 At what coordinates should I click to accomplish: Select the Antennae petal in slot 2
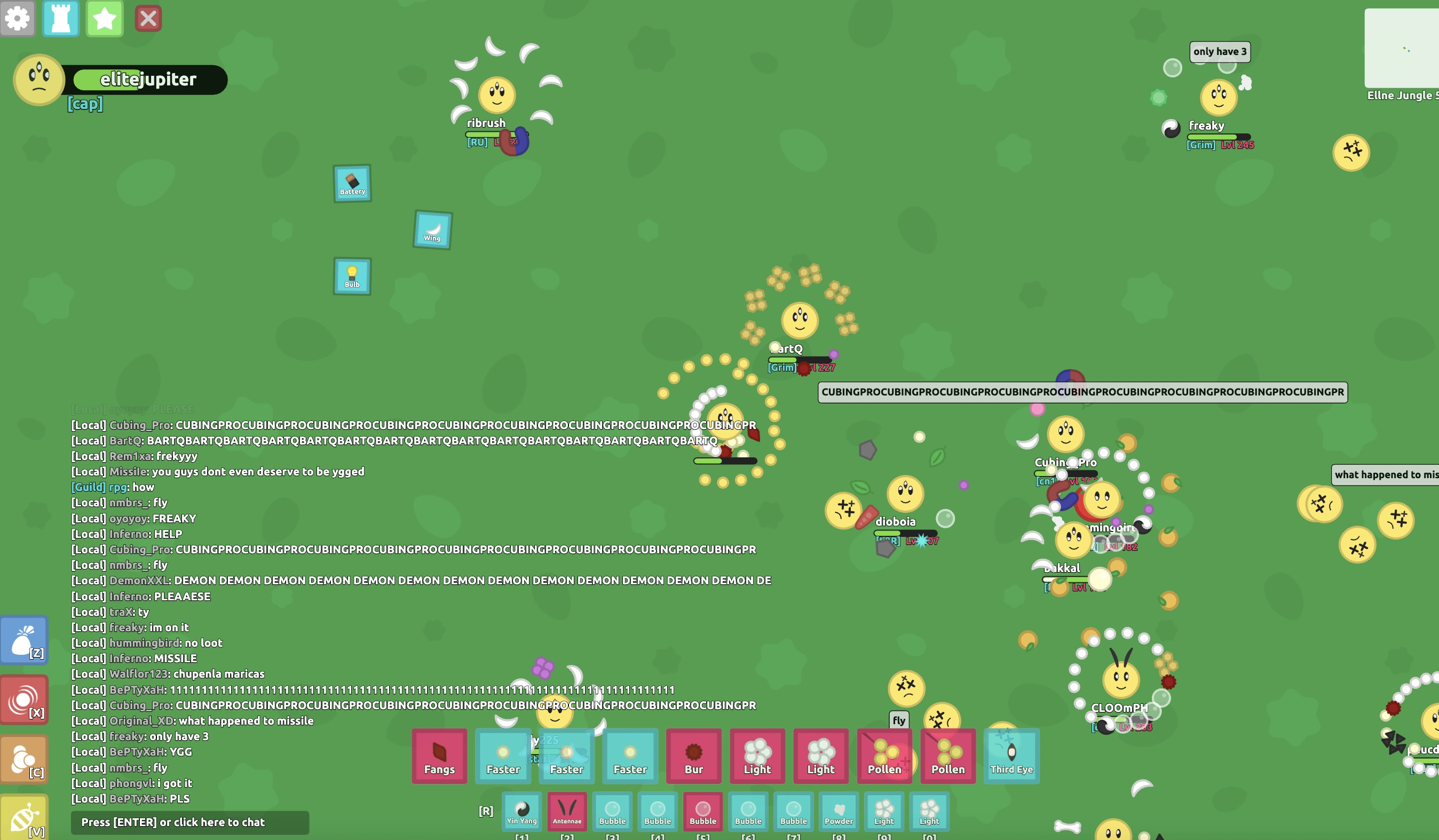[x=566, y=812]
